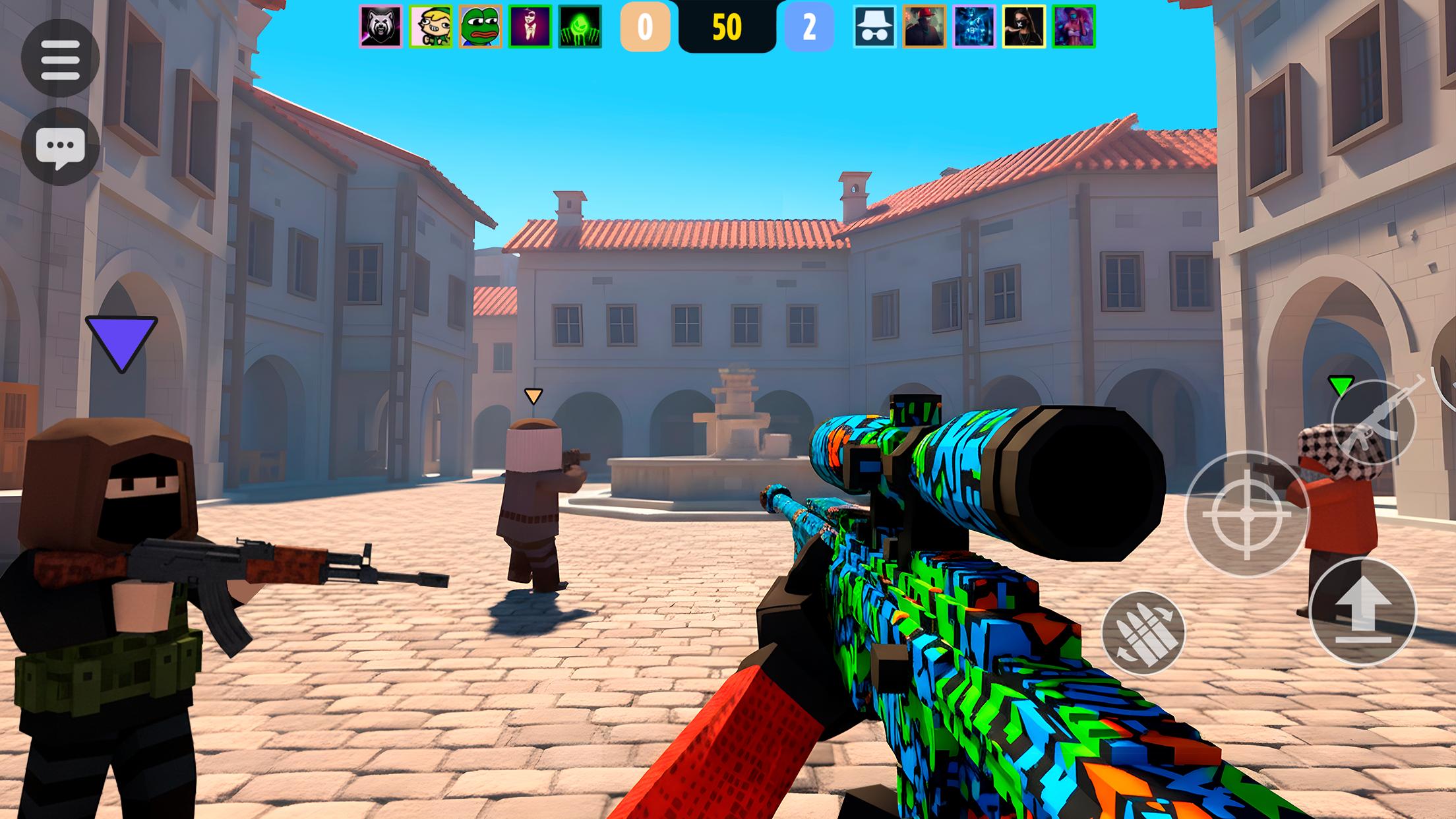Tap the crosshair fire button
1456x819 pixels.
pos(1246,514)
